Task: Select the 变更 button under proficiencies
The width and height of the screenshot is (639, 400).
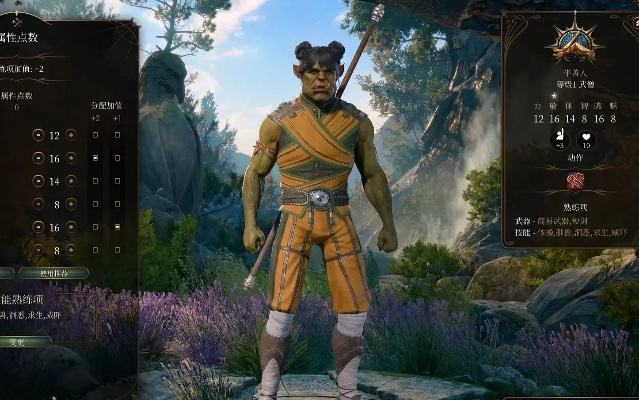Action: [x=22, y=341]
